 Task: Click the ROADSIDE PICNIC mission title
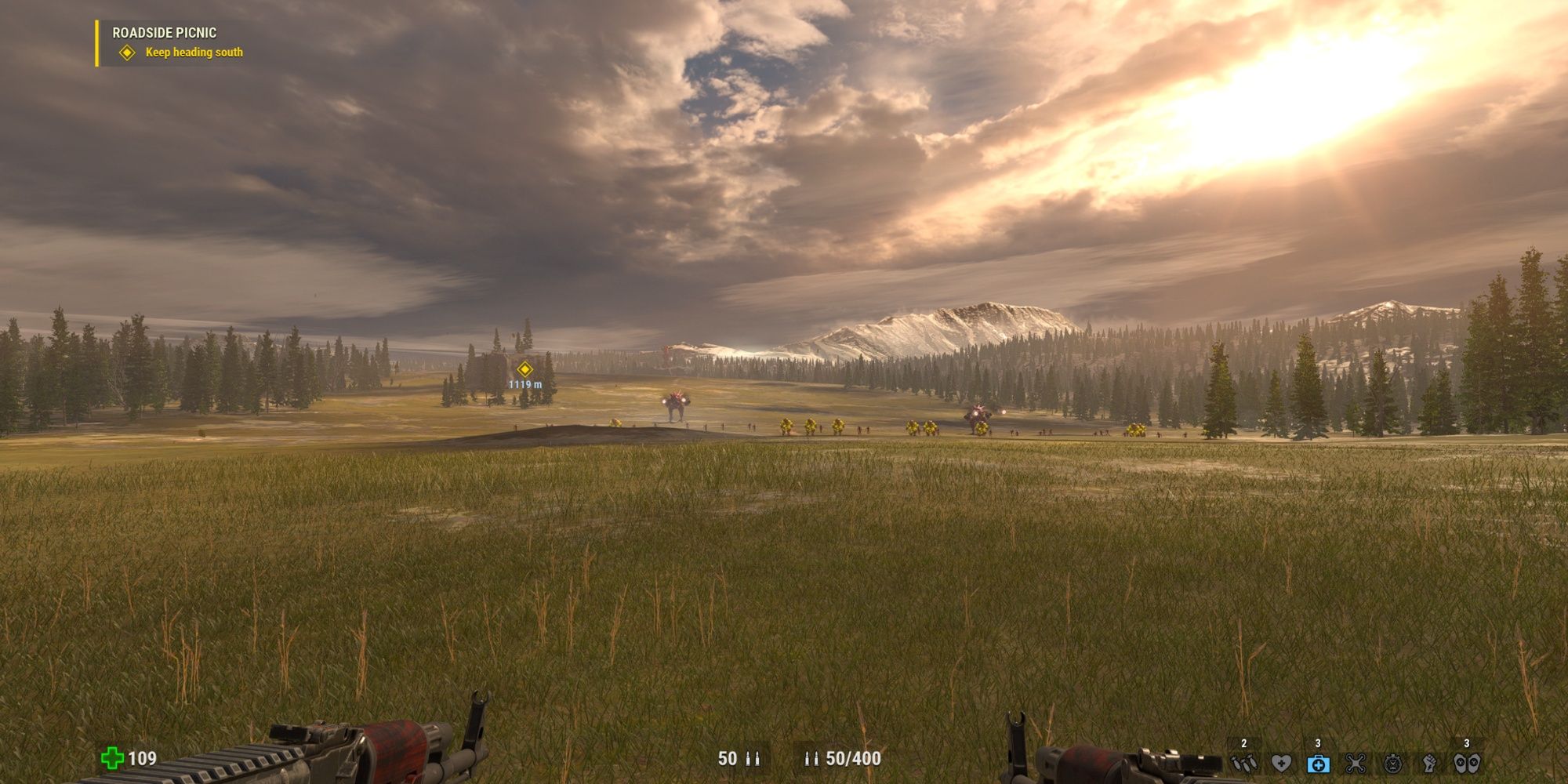[x=165, y=34]
